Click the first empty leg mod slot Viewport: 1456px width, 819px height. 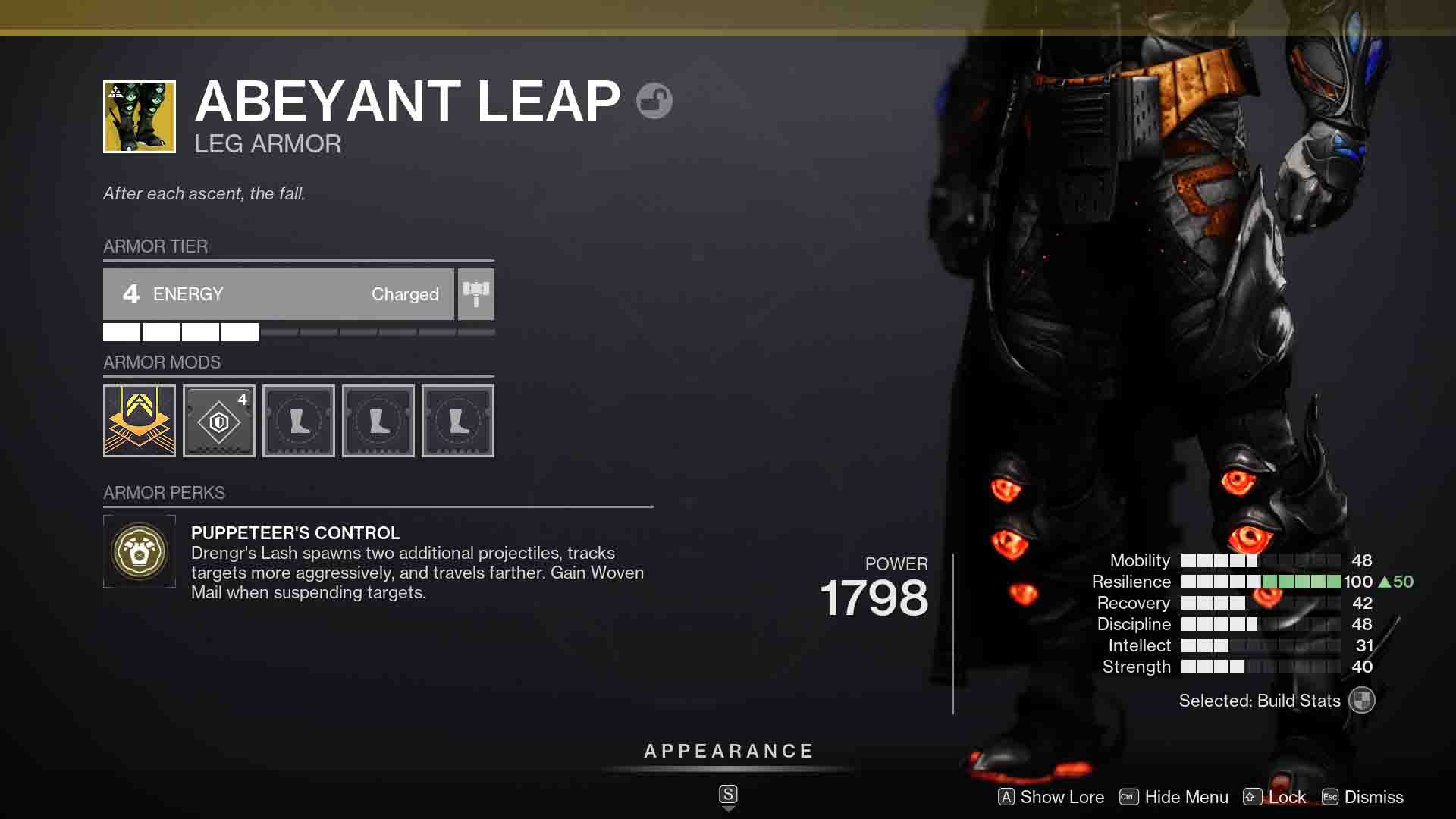[299, 420]
